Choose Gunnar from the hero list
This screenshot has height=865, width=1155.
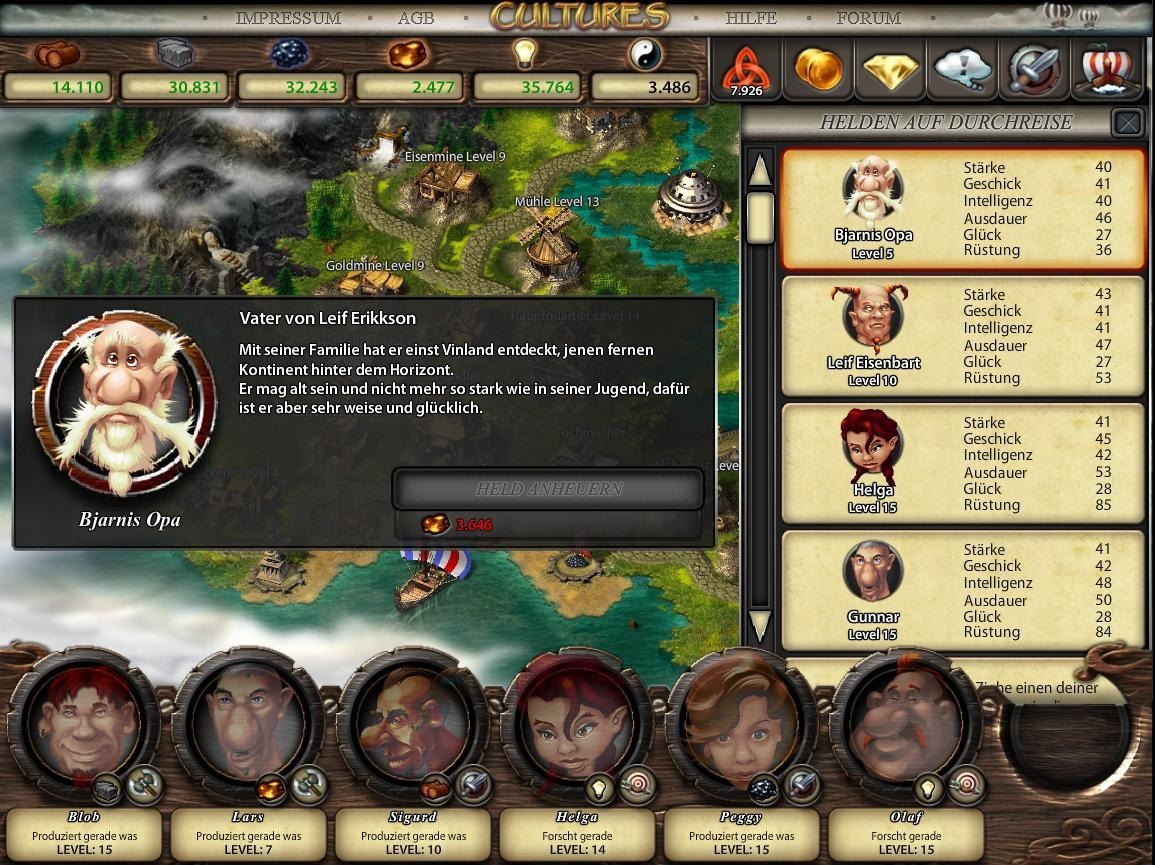[x=962, y=591]
